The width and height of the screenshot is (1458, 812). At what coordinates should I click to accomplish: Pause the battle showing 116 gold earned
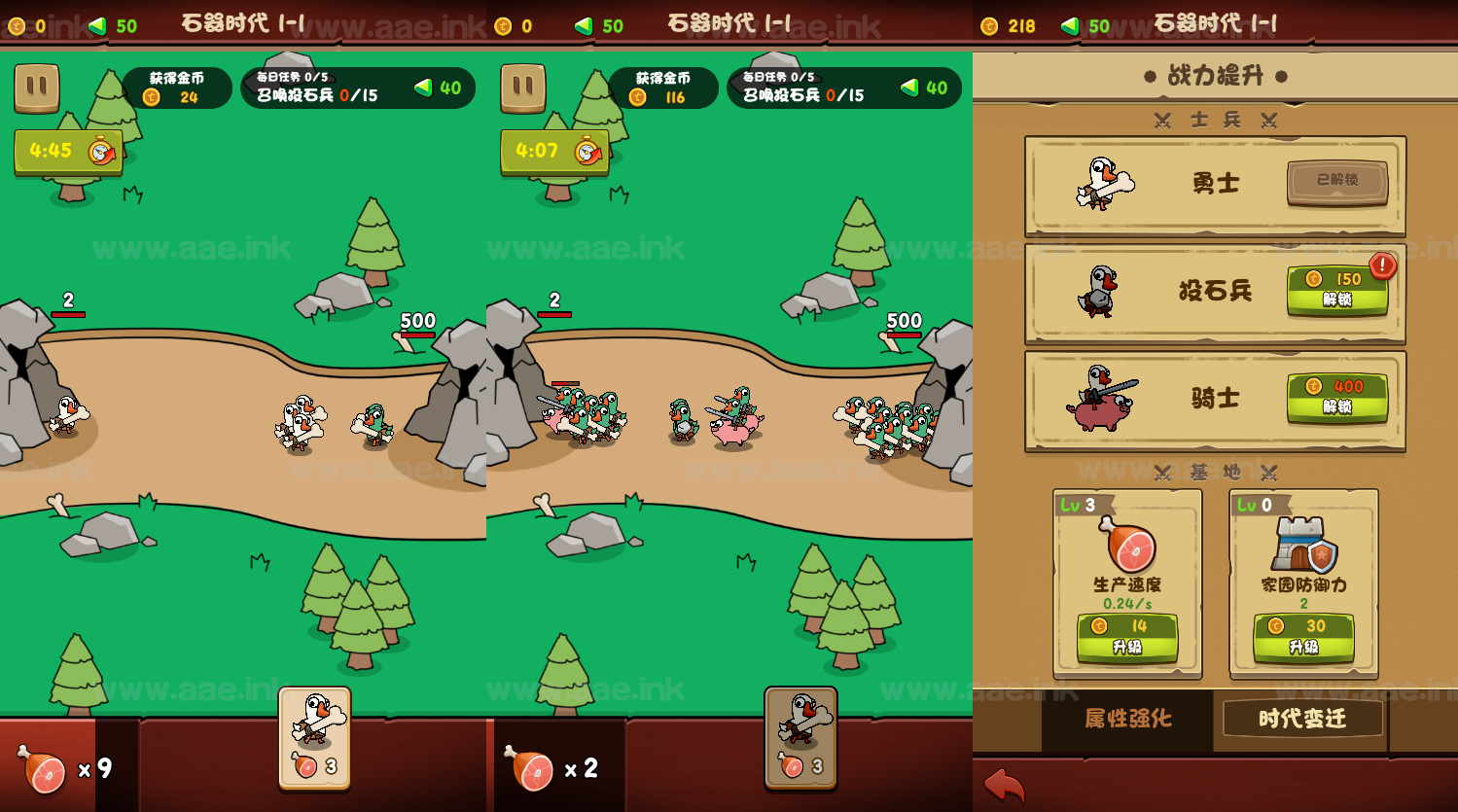(x=523, y=88)
